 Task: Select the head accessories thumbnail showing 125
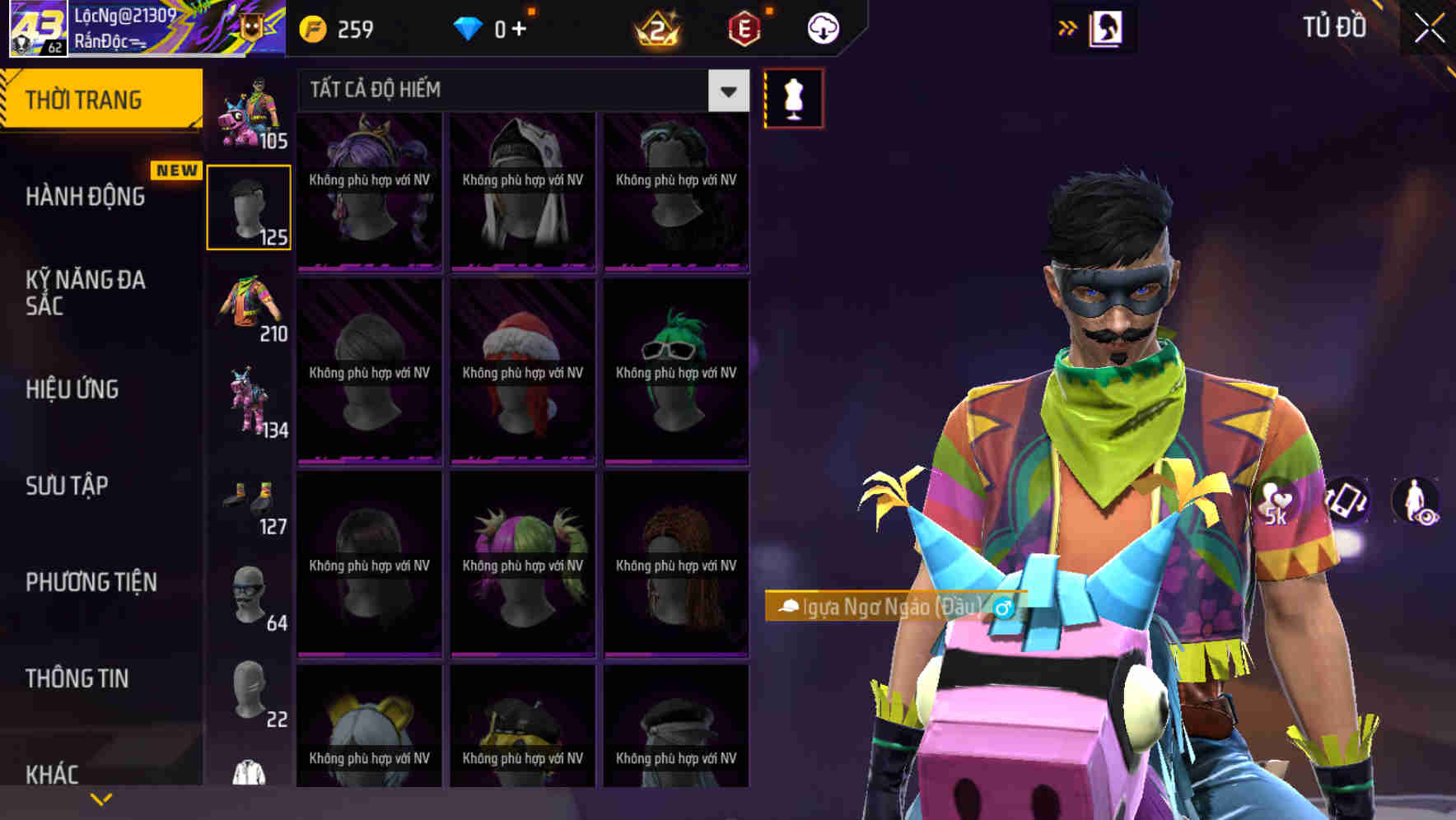pyautogui.click(x=249, y=206)
